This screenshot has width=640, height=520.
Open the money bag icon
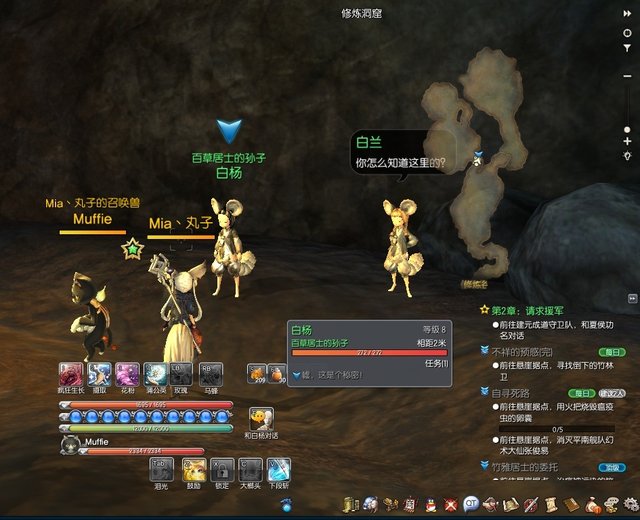592,503
